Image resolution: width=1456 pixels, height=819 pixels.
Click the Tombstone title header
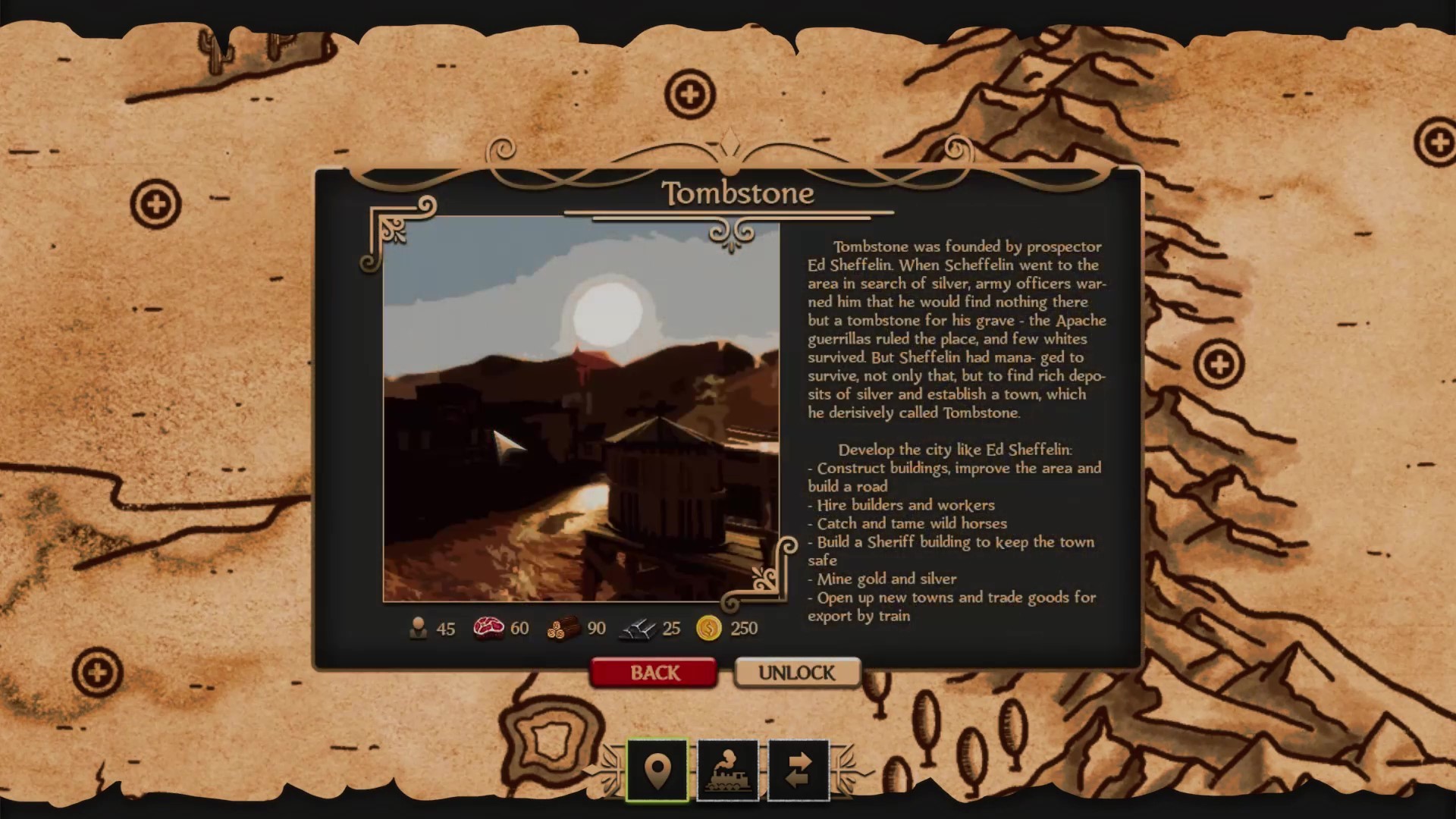737,193
